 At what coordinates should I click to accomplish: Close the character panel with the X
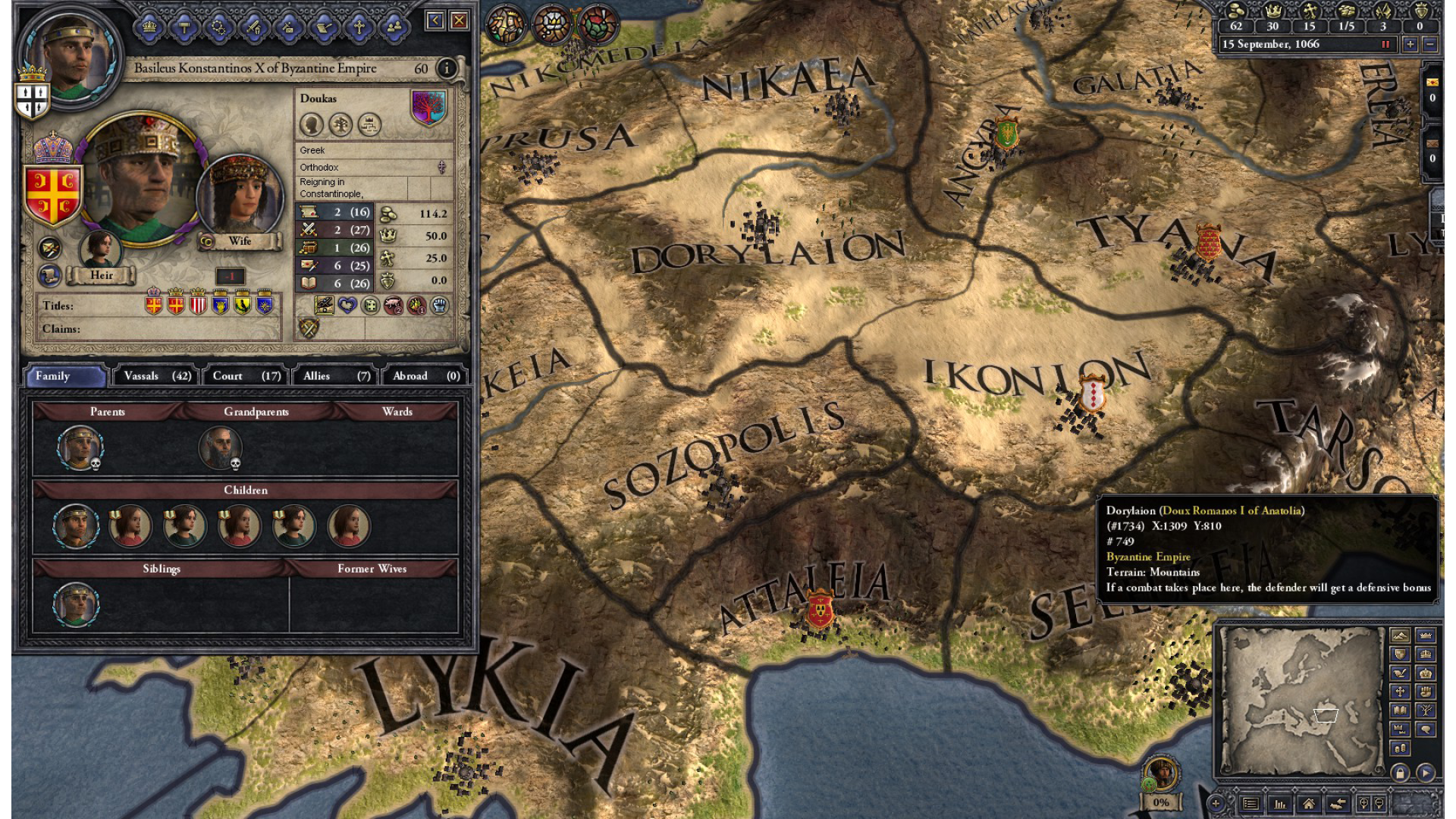pos(459,20)
